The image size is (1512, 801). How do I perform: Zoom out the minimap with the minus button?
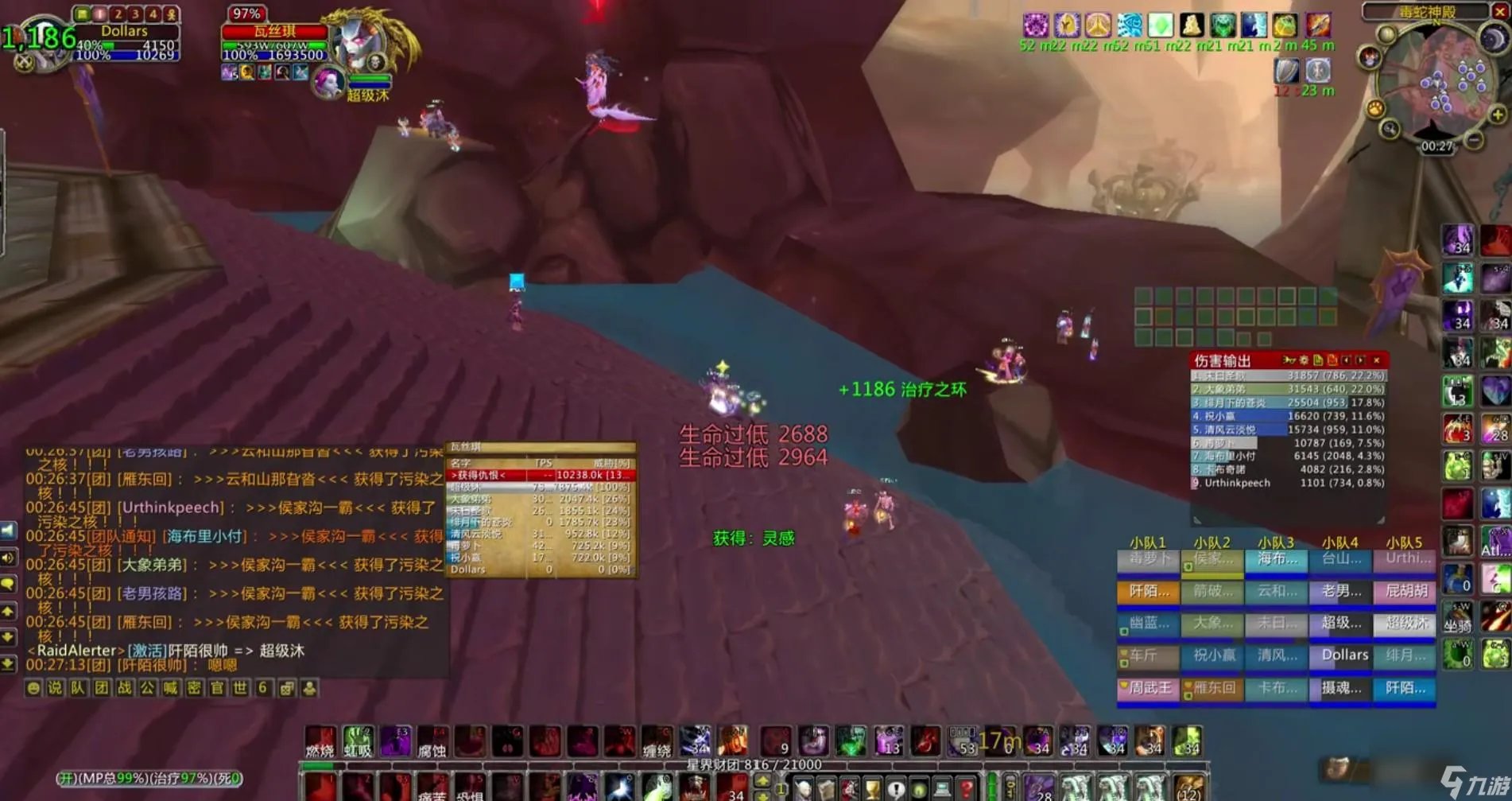[x=1474, y=141]
